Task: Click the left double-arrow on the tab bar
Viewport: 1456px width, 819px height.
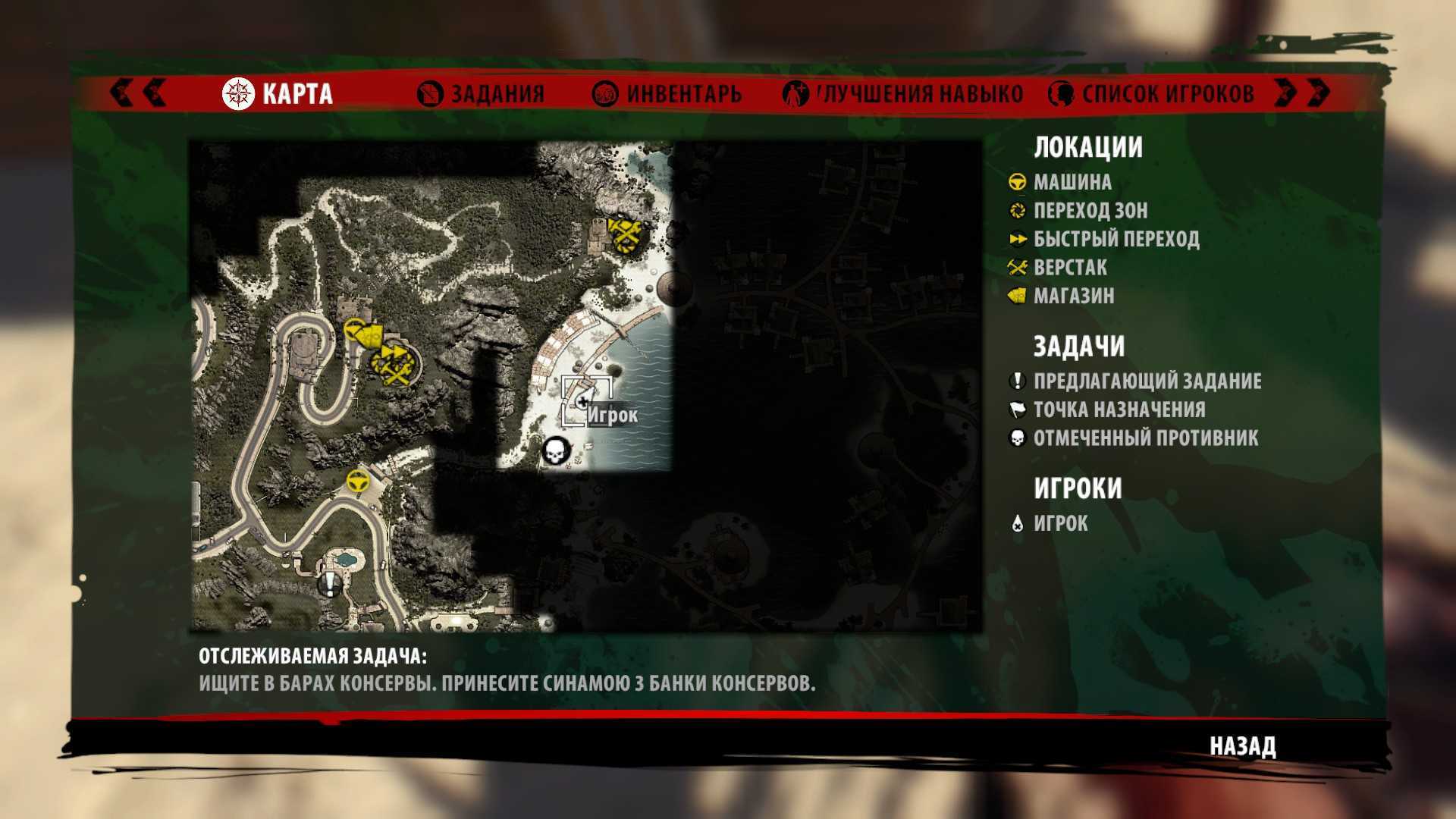Action: pos(138,93)
